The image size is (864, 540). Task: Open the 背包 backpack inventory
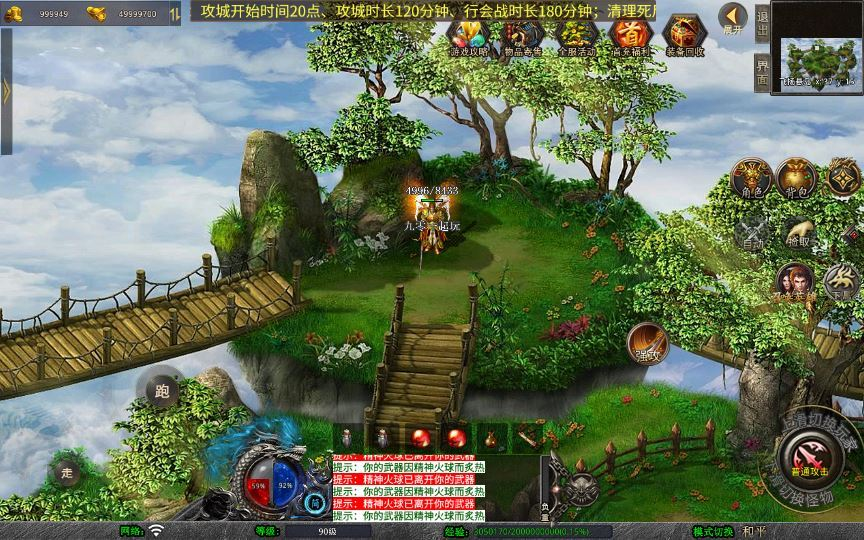point(798,177)
